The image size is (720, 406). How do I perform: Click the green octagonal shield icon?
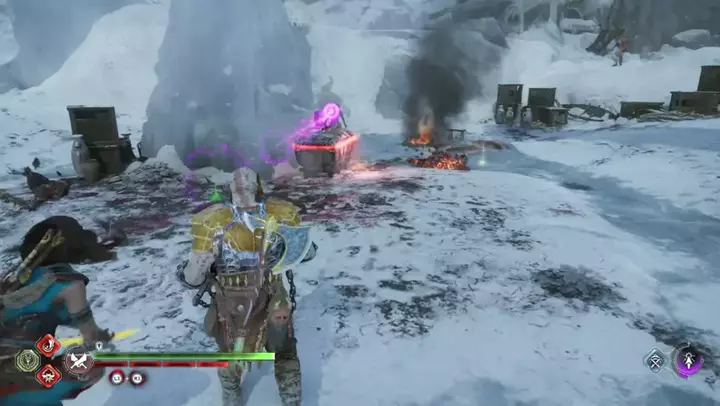pyautogui.click(x=27, y=361)
